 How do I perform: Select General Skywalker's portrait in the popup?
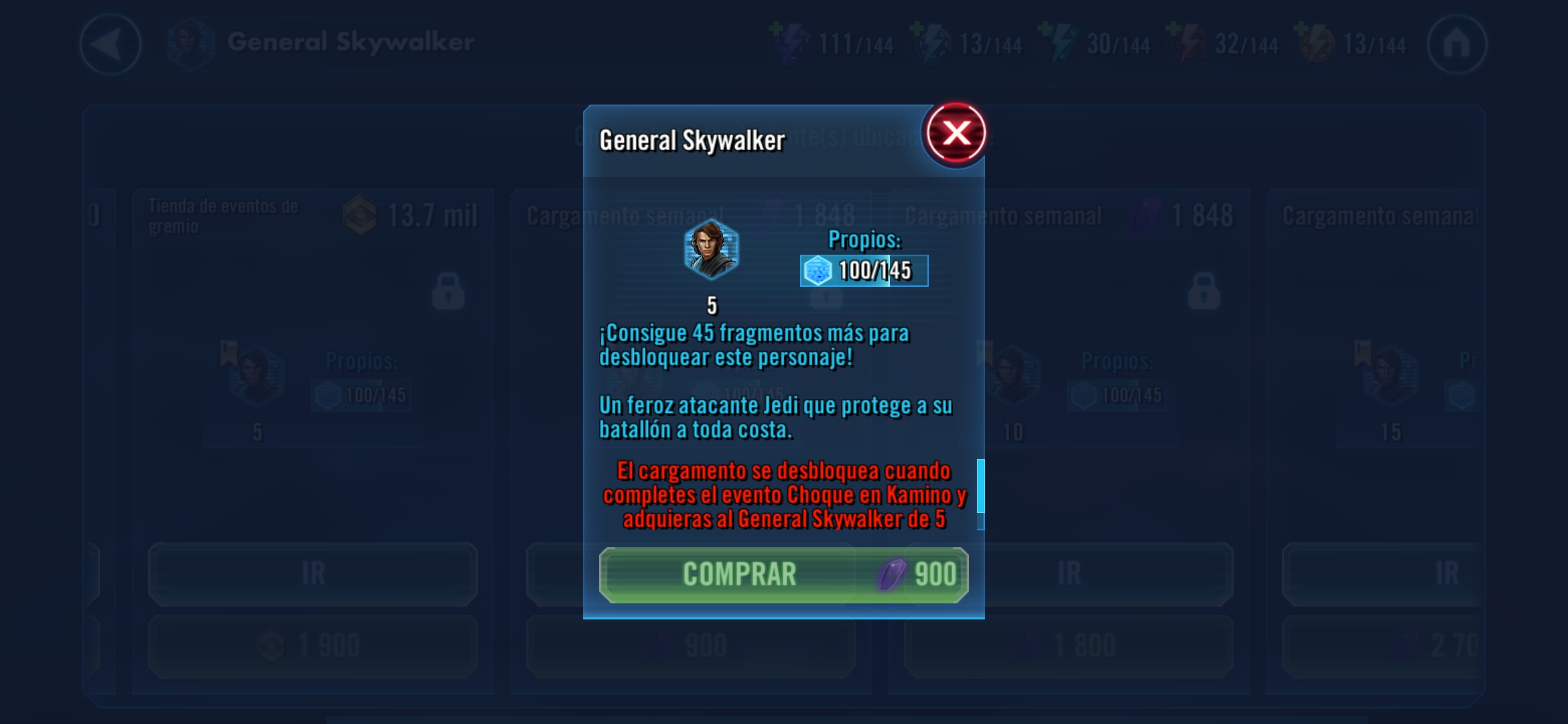click(x=711, y=249)
